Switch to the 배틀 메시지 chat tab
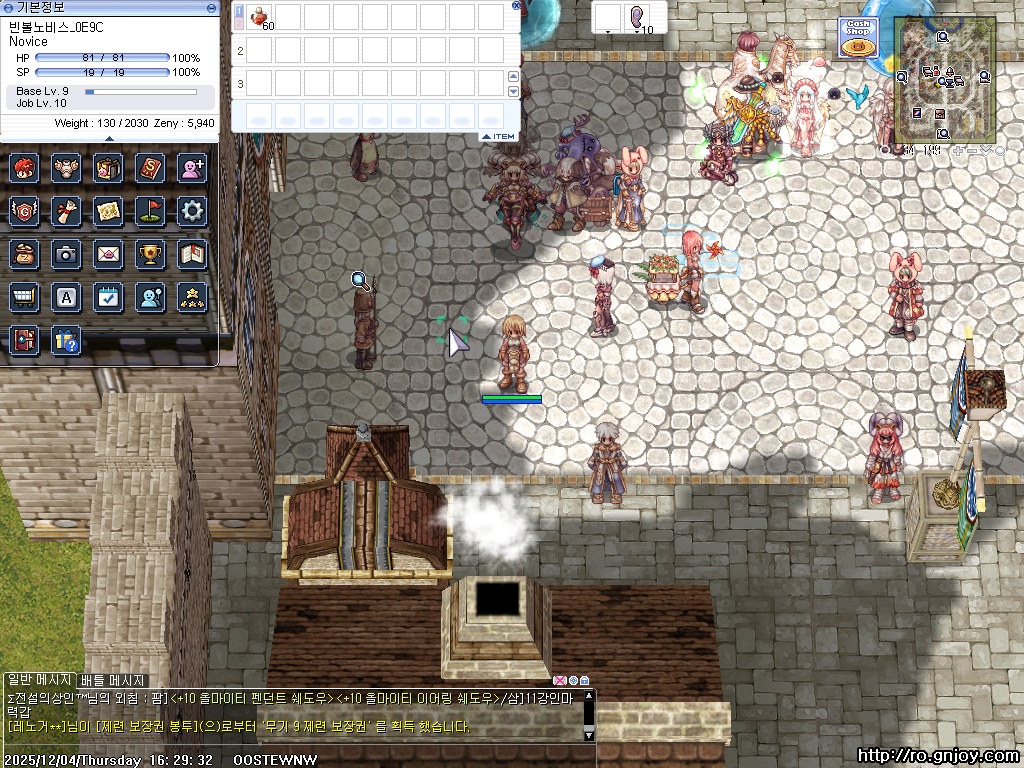Image resolution: width=1024 pixels, height=768 pixels. point(113,680)
